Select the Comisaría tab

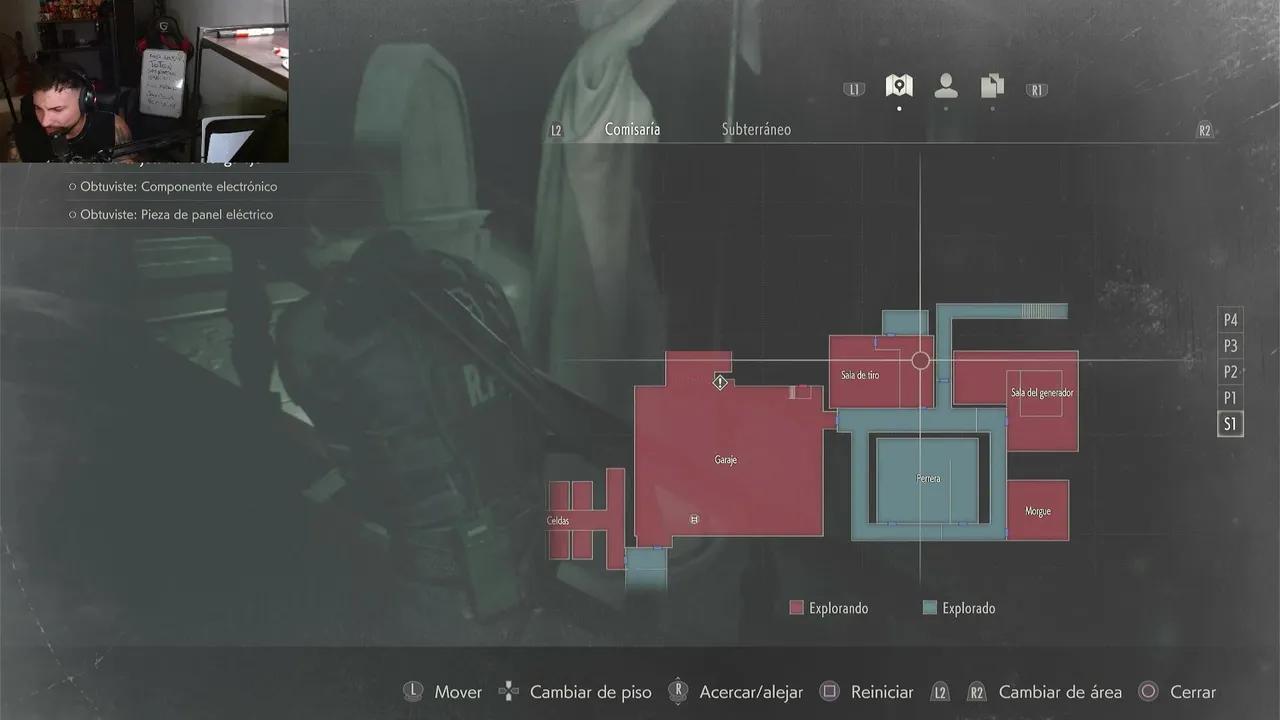[632, 128]
